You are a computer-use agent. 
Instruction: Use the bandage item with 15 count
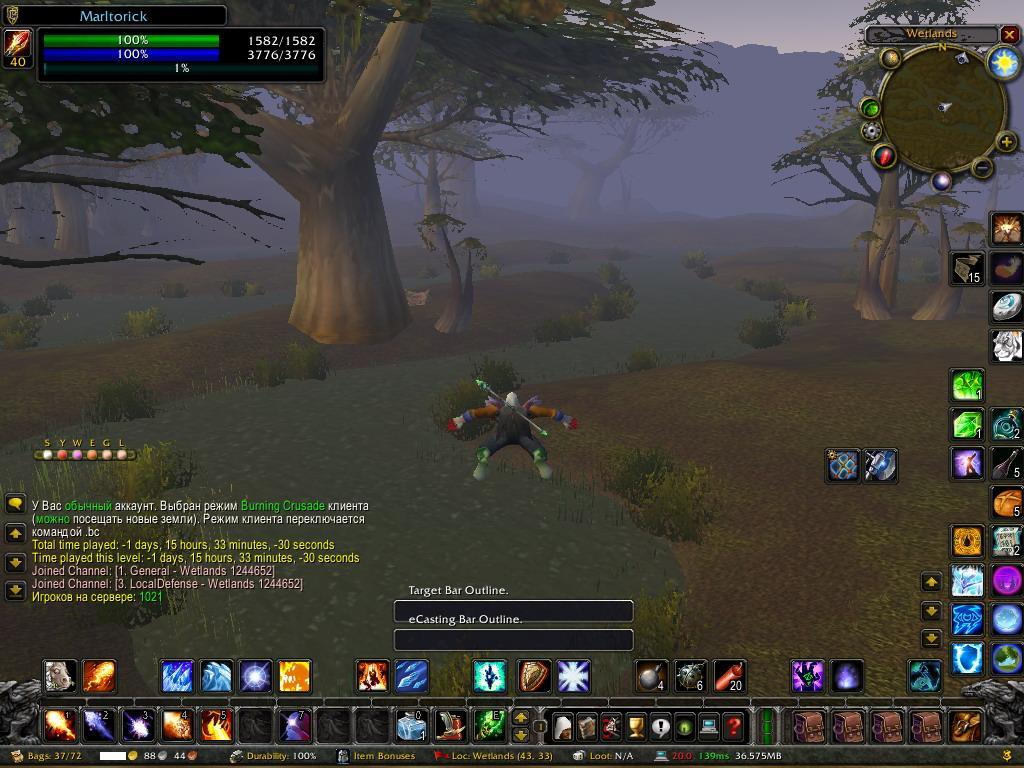(967, 267)
